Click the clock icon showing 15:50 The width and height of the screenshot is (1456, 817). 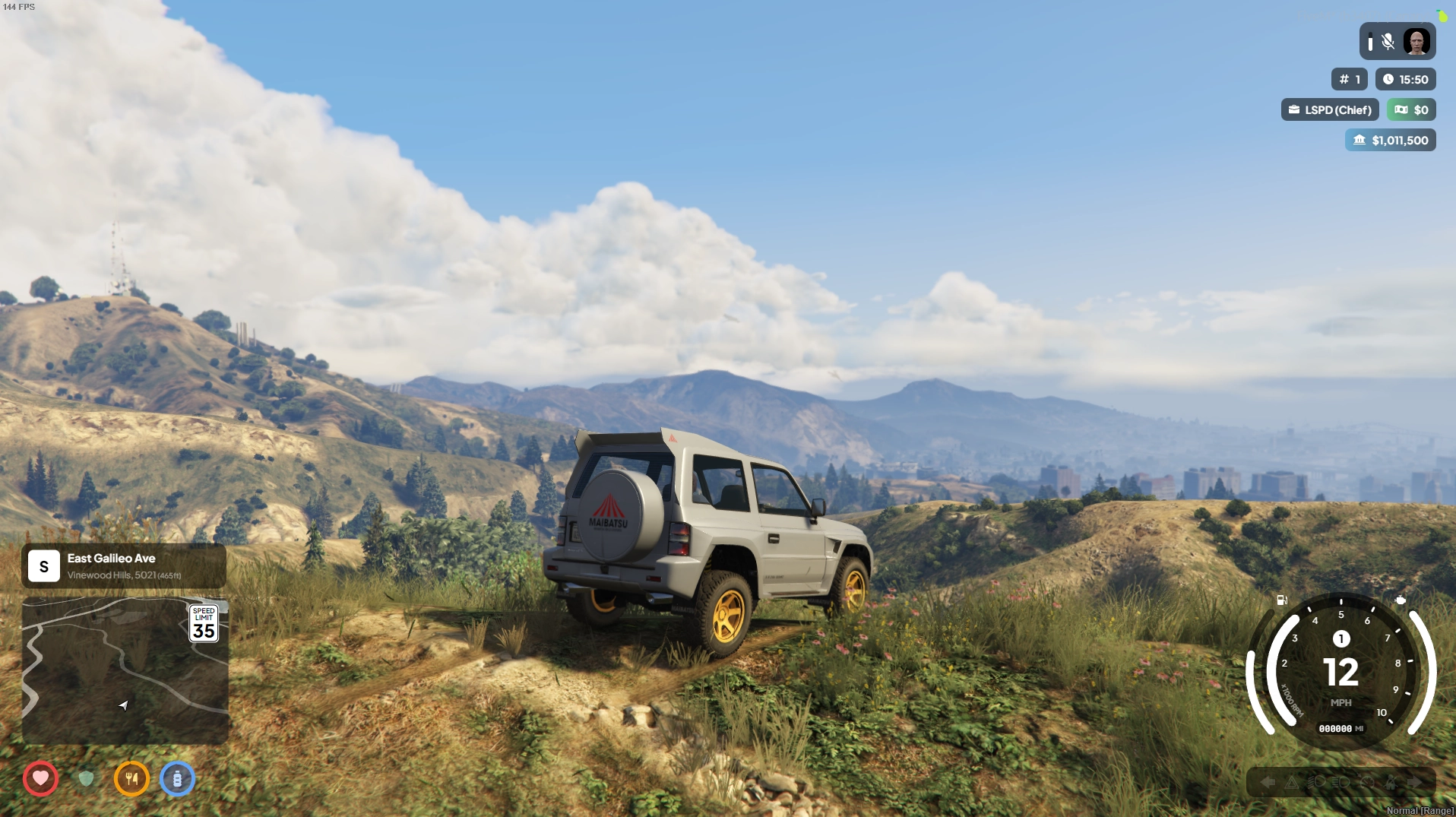tap(1390, 79)
